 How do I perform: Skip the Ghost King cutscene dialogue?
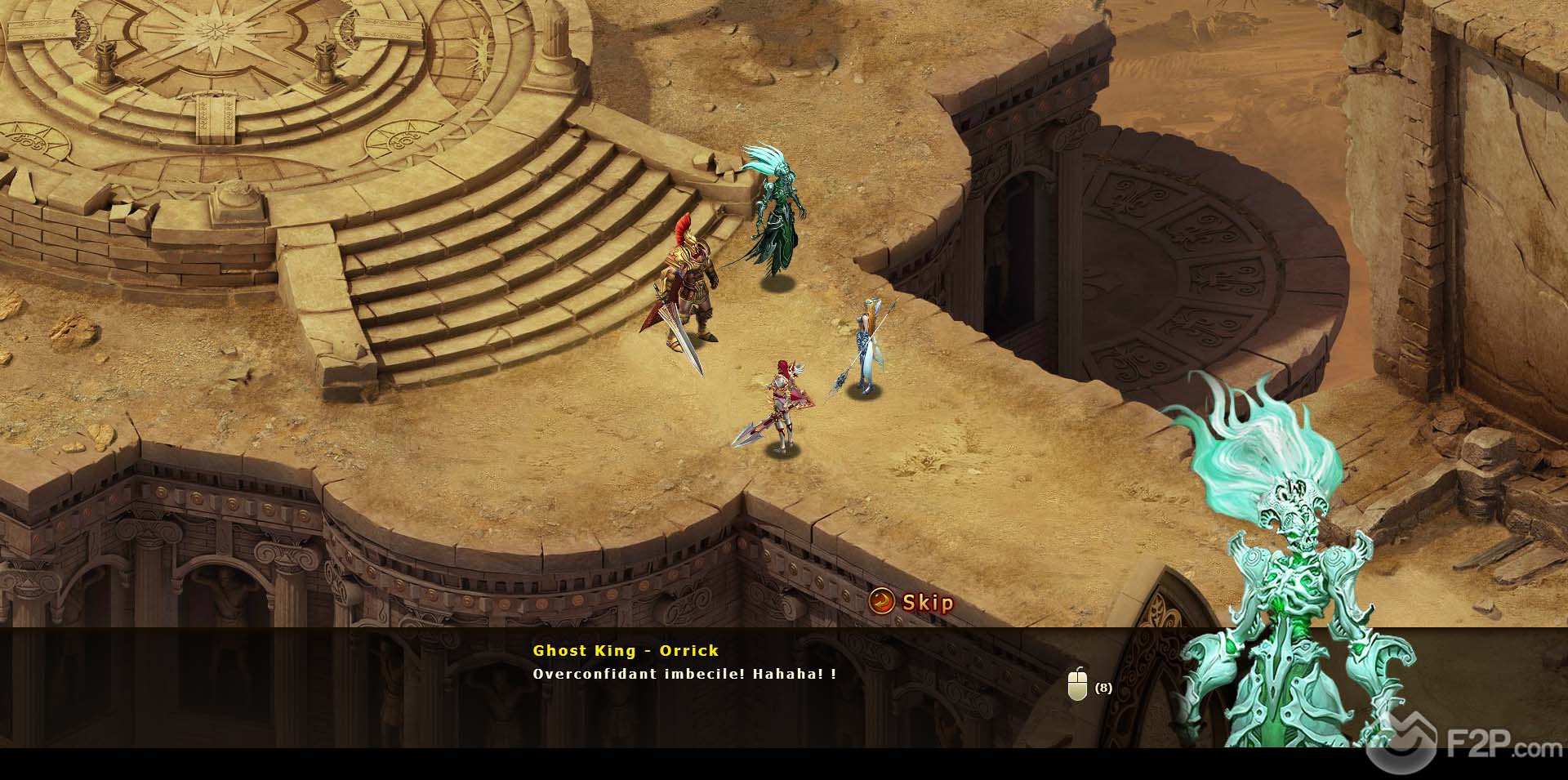coord(912,603)
